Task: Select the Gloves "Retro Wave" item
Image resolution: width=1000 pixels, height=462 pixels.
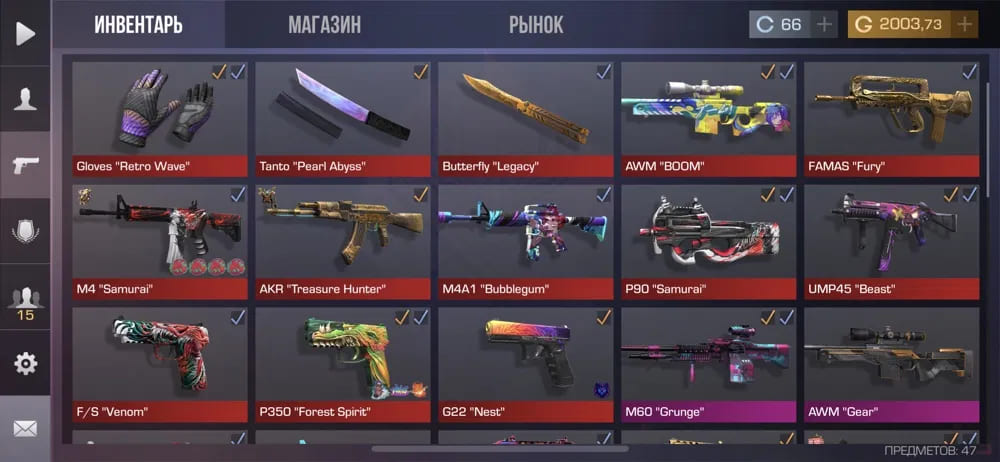Action: (159, 118)
